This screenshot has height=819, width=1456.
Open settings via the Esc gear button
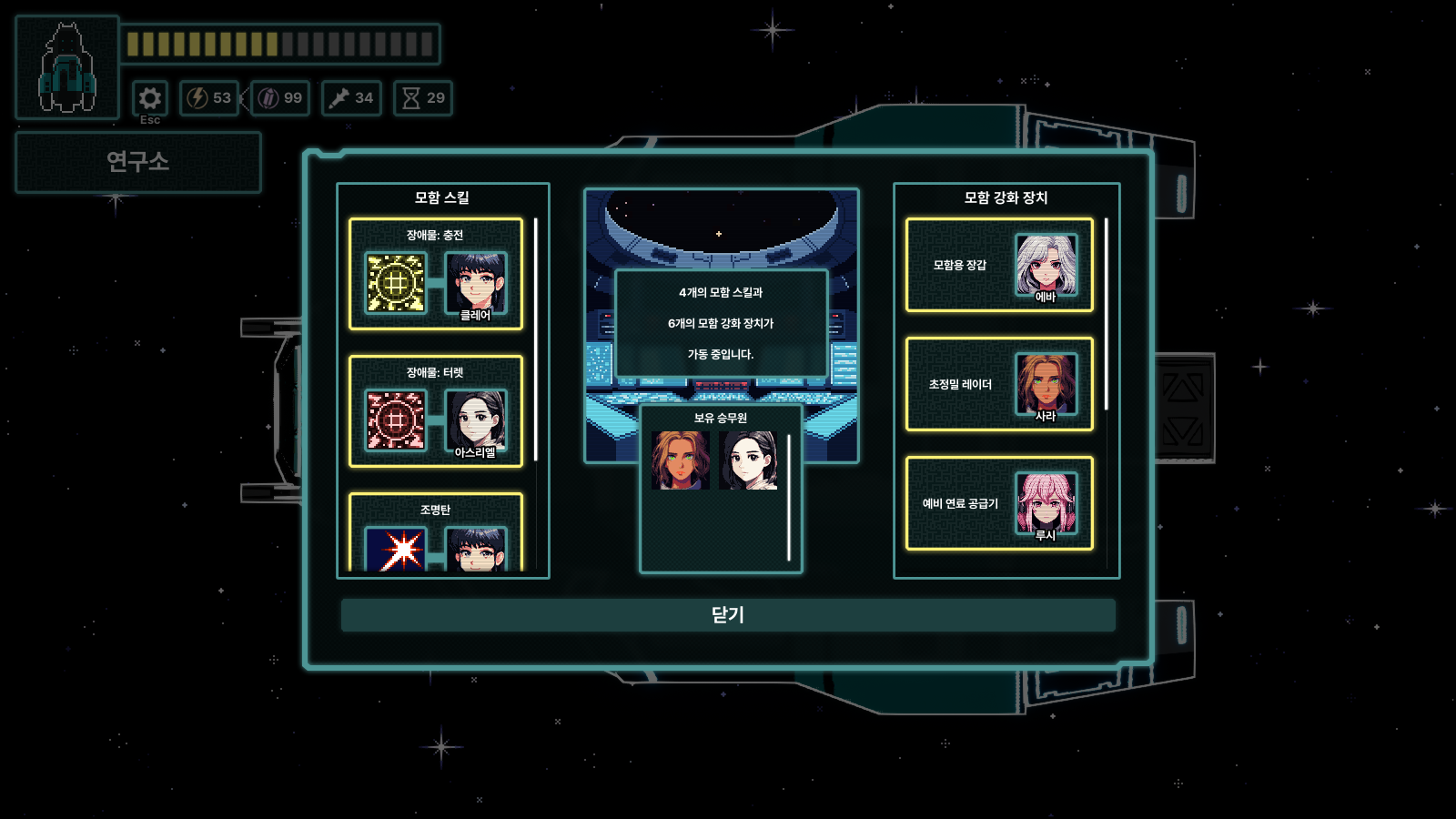pos(150,98)
